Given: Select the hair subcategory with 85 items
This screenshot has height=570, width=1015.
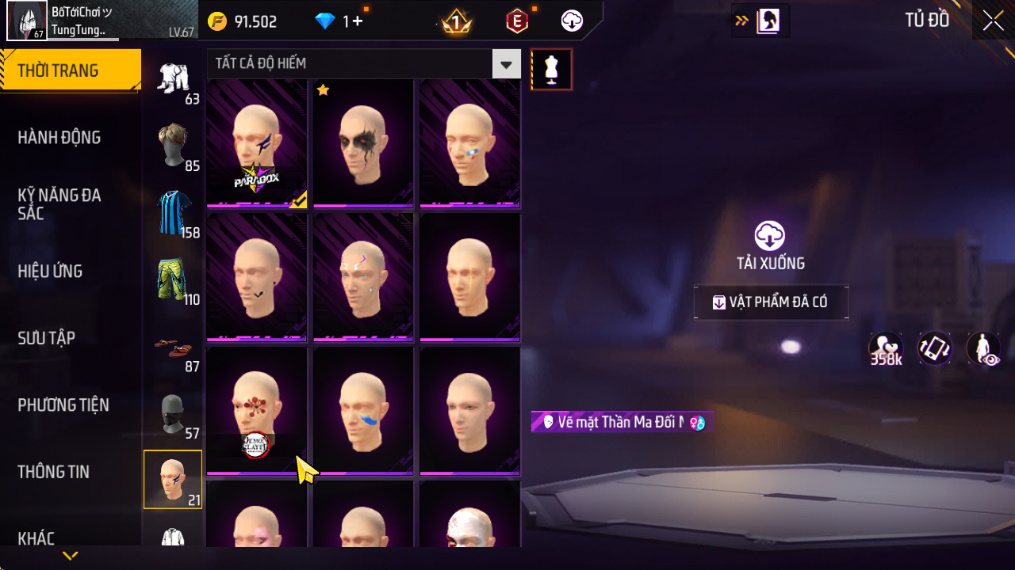Looking at the screenshot, I should pos(173,146).
